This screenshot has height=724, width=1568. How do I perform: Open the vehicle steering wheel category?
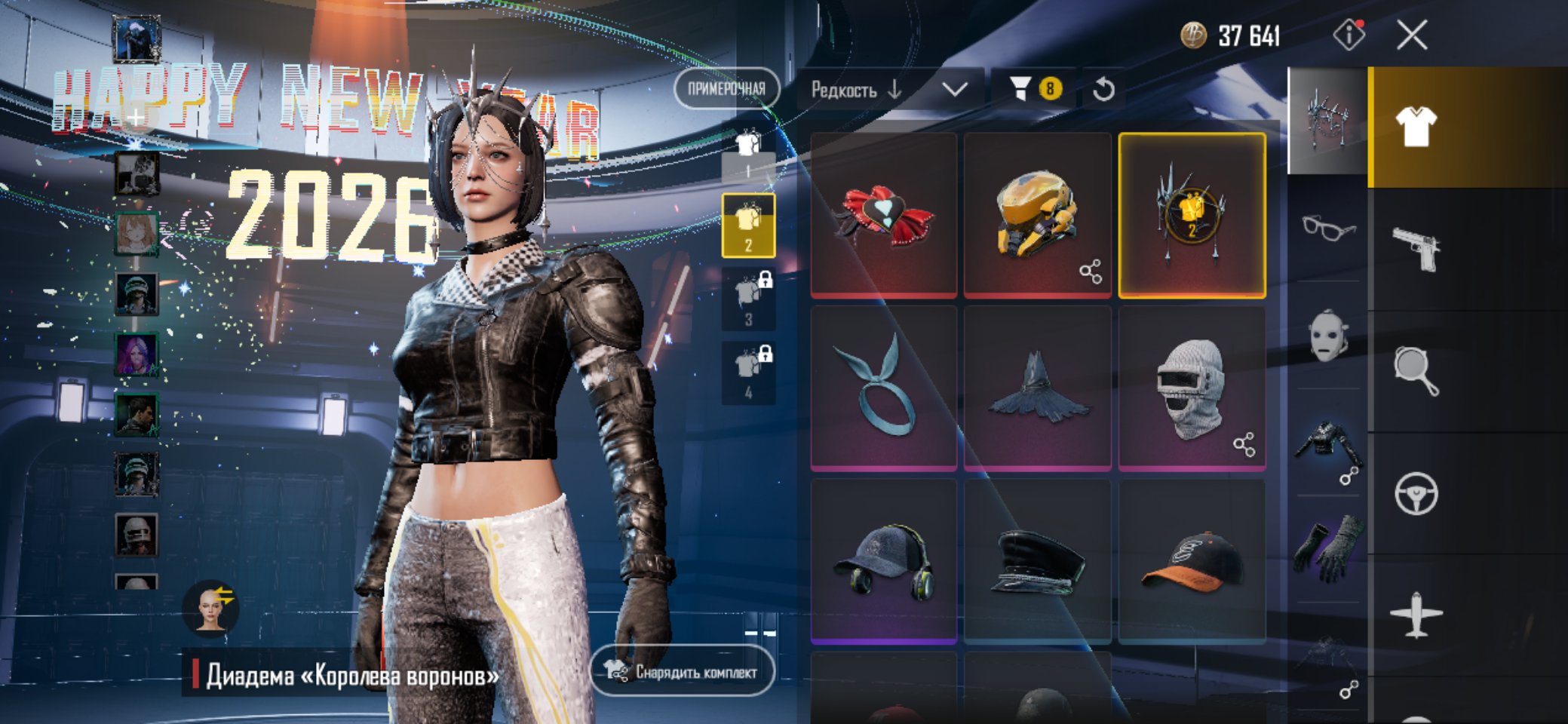[1416, 494]
